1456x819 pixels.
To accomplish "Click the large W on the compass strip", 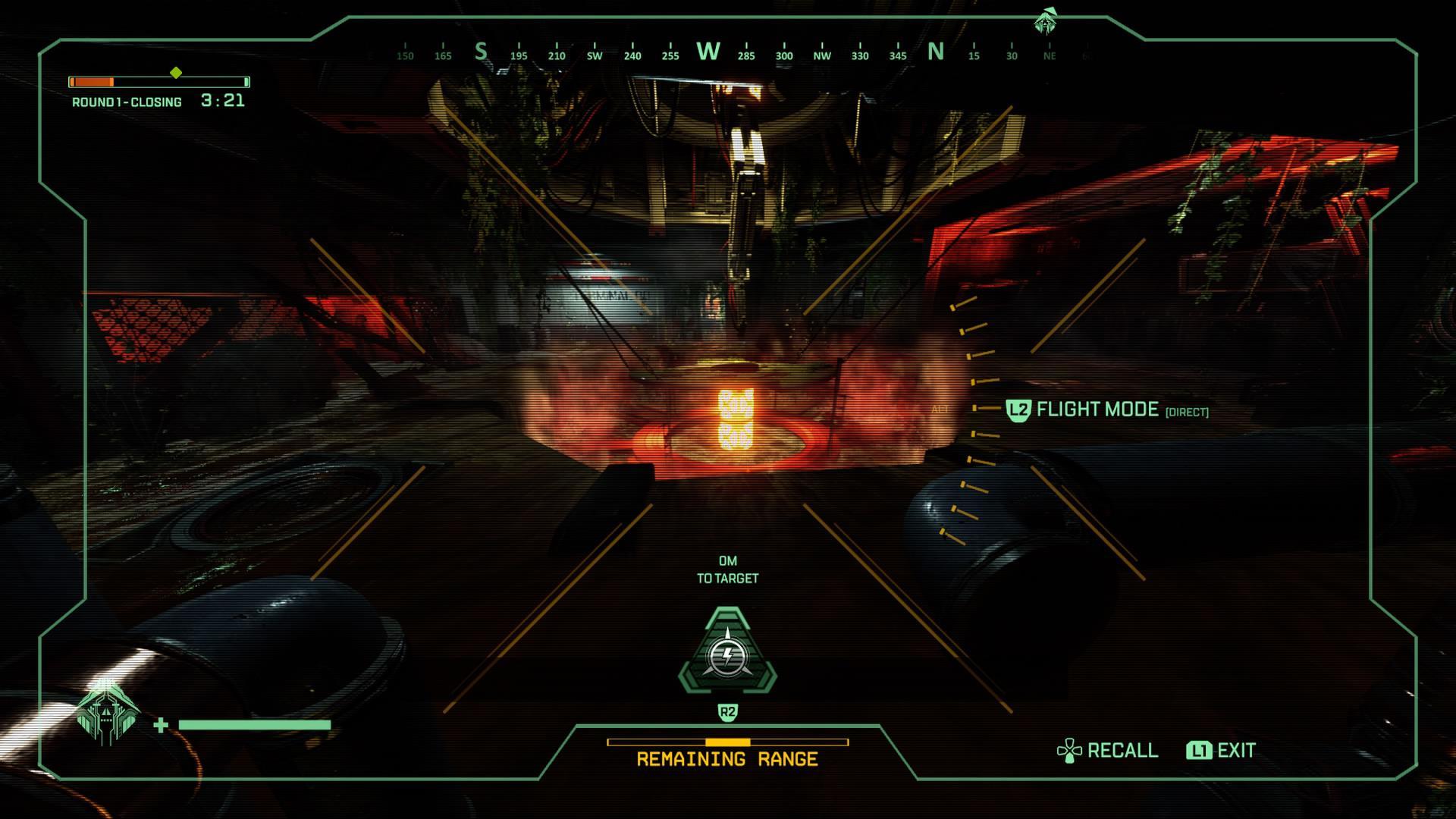I will (708, 52).
